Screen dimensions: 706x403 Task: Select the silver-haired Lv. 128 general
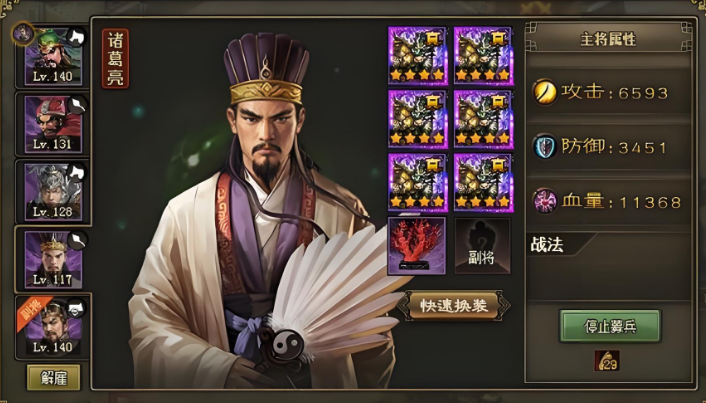point(52,190)
